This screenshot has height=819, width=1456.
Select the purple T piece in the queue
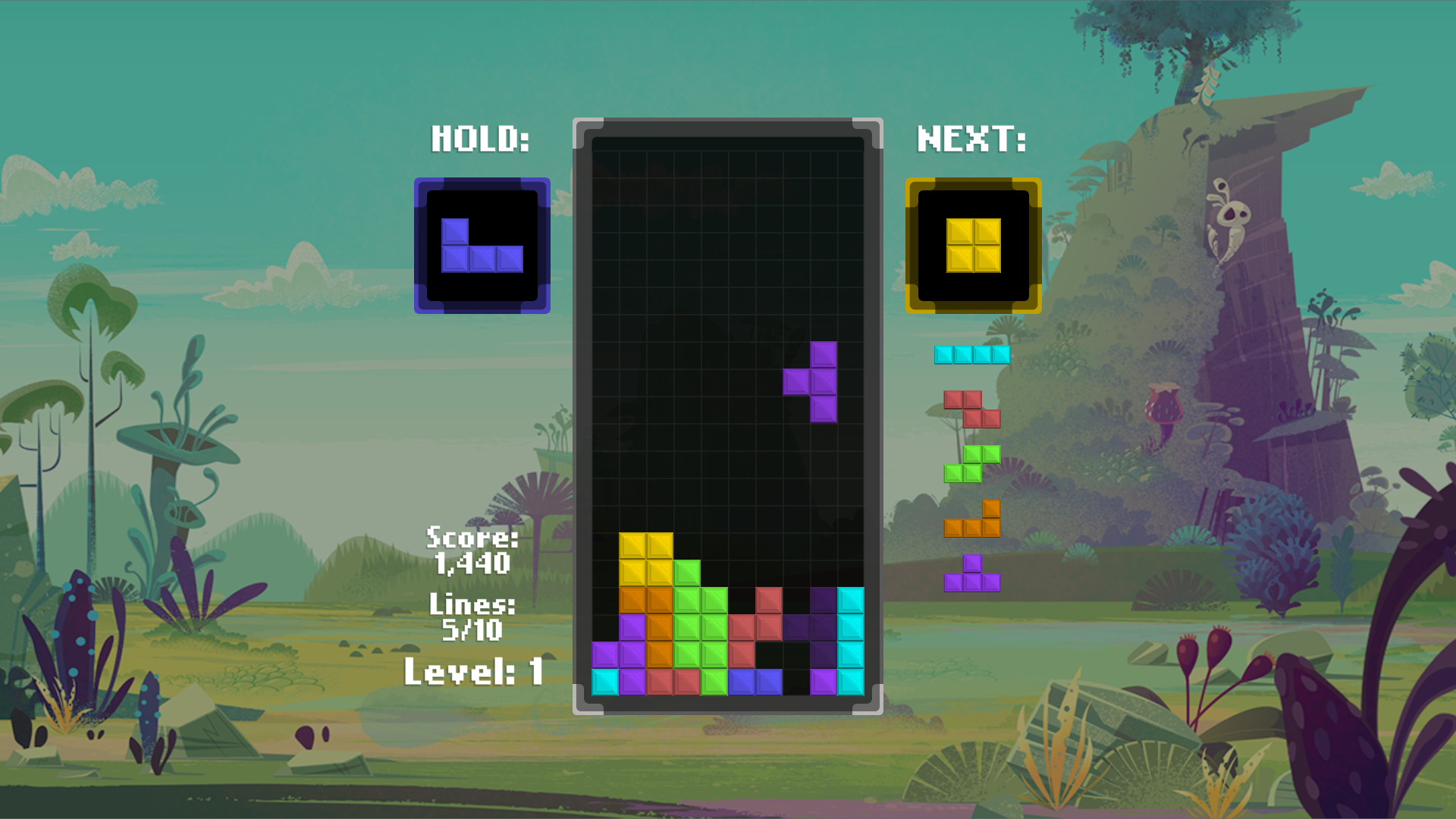971,575
